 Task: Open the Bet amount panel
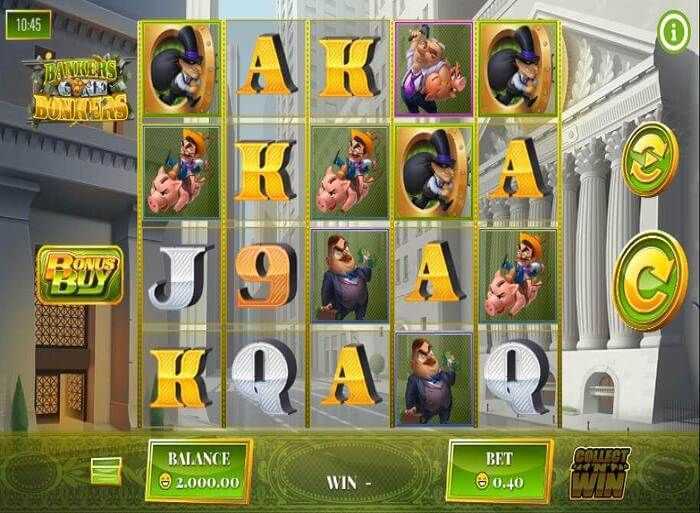[x=499, y=470]
